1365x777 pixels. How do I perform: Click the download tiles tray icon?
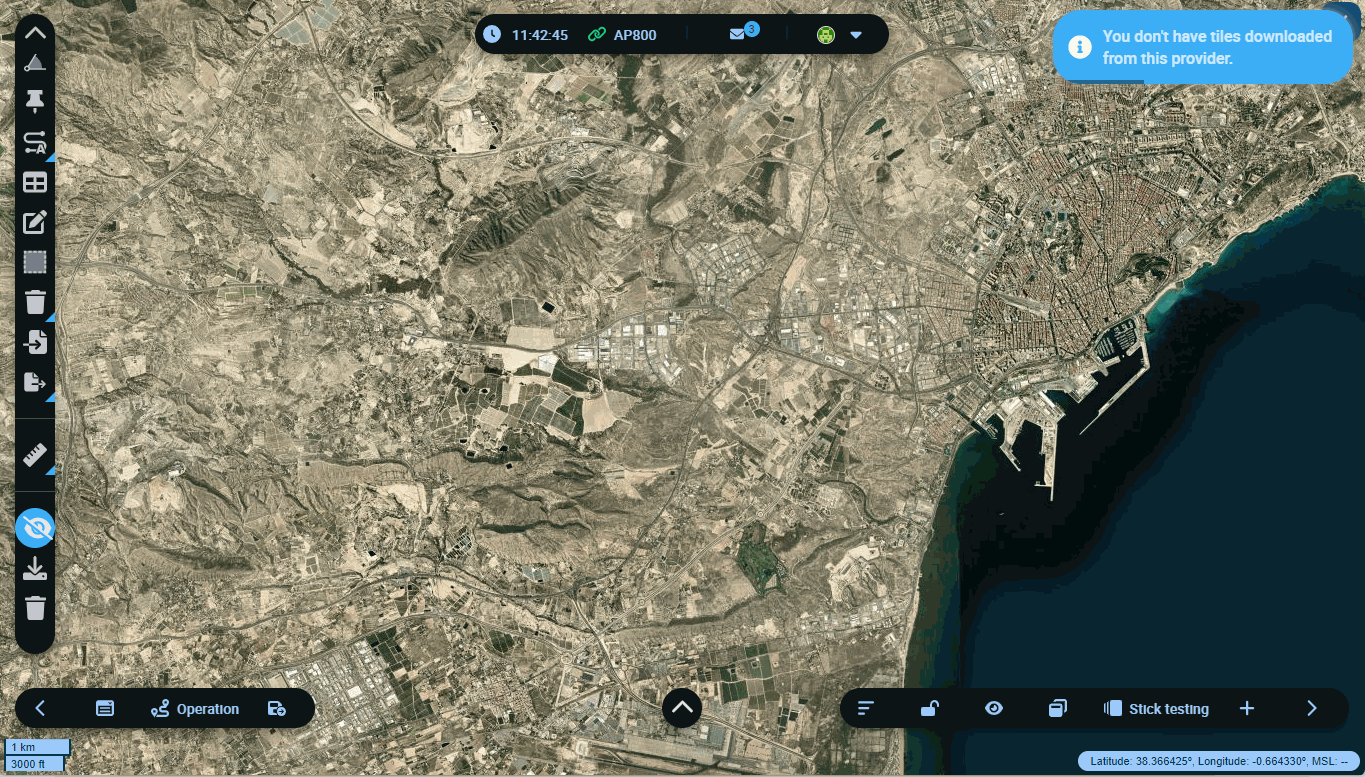point(35,569)
